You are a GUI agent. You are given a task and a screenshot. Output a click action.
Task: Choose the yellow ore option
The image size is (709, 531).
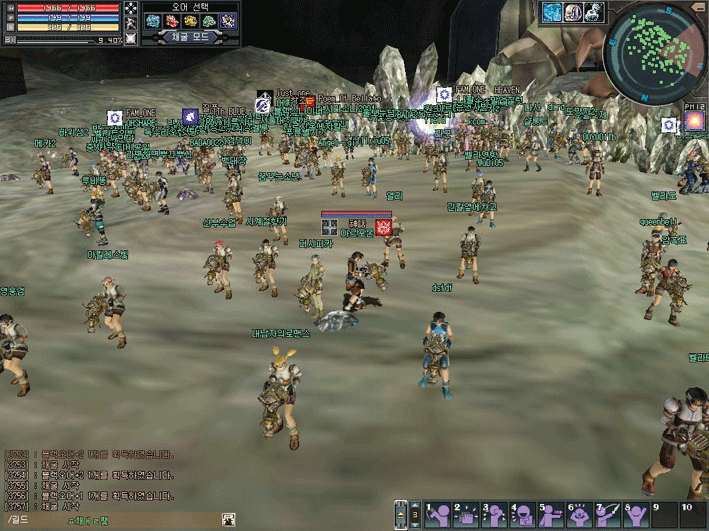pos(190,20)
